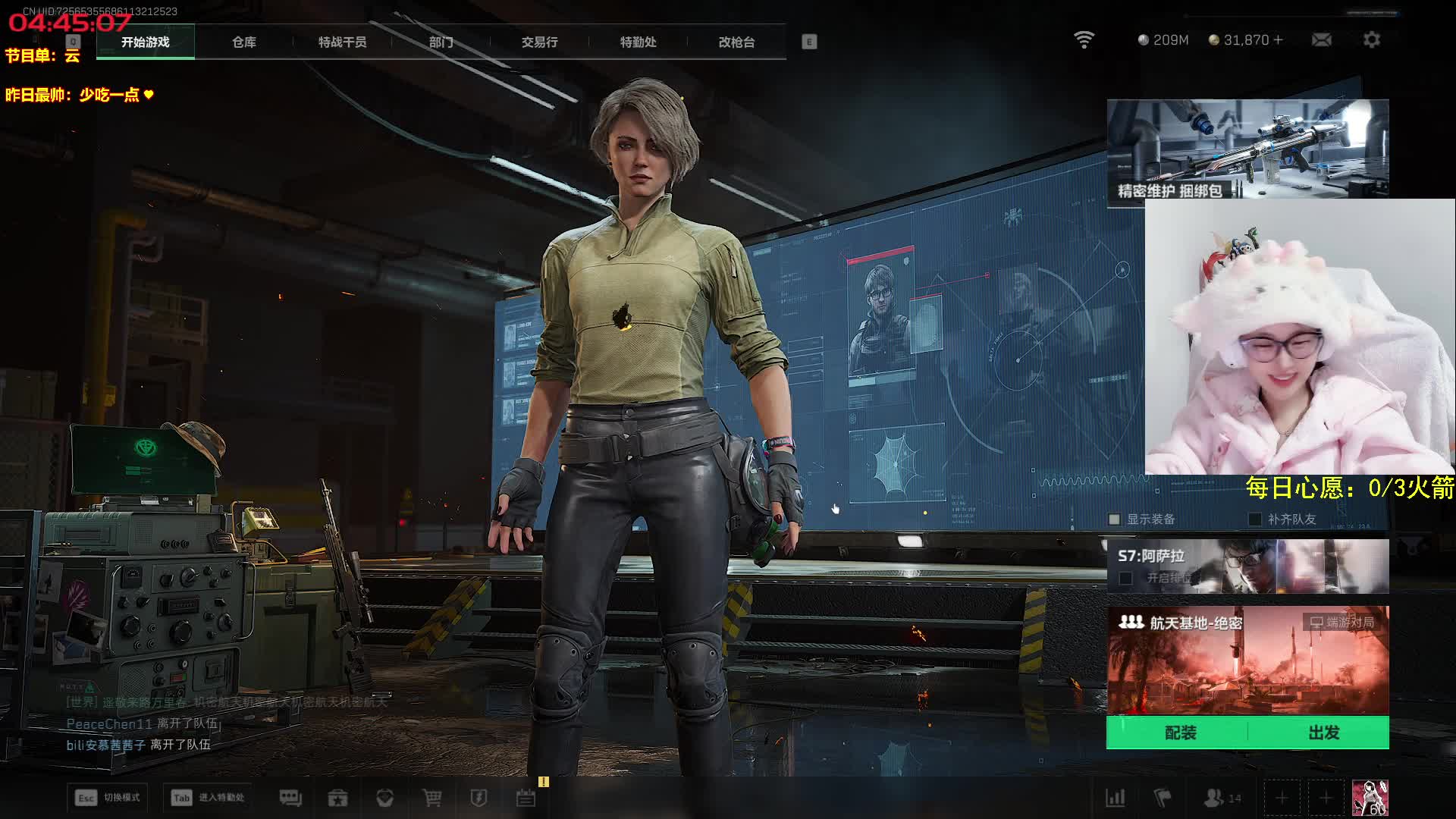Select the 部门 tab
The image size is (1456, 819).
(441, 42)
